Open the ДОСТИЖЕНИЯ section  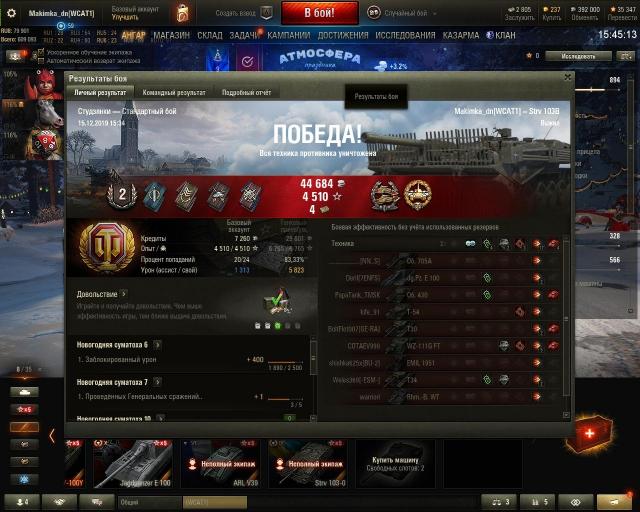[x=343, y=35]
